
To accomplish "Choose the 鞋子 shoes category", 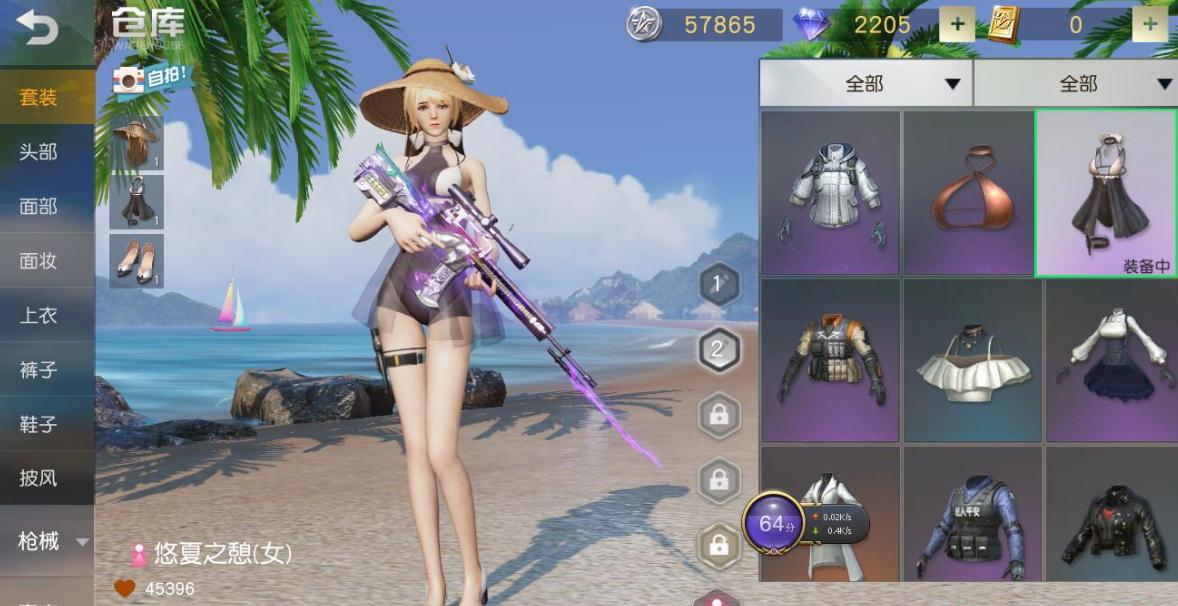I will (39, 424).
